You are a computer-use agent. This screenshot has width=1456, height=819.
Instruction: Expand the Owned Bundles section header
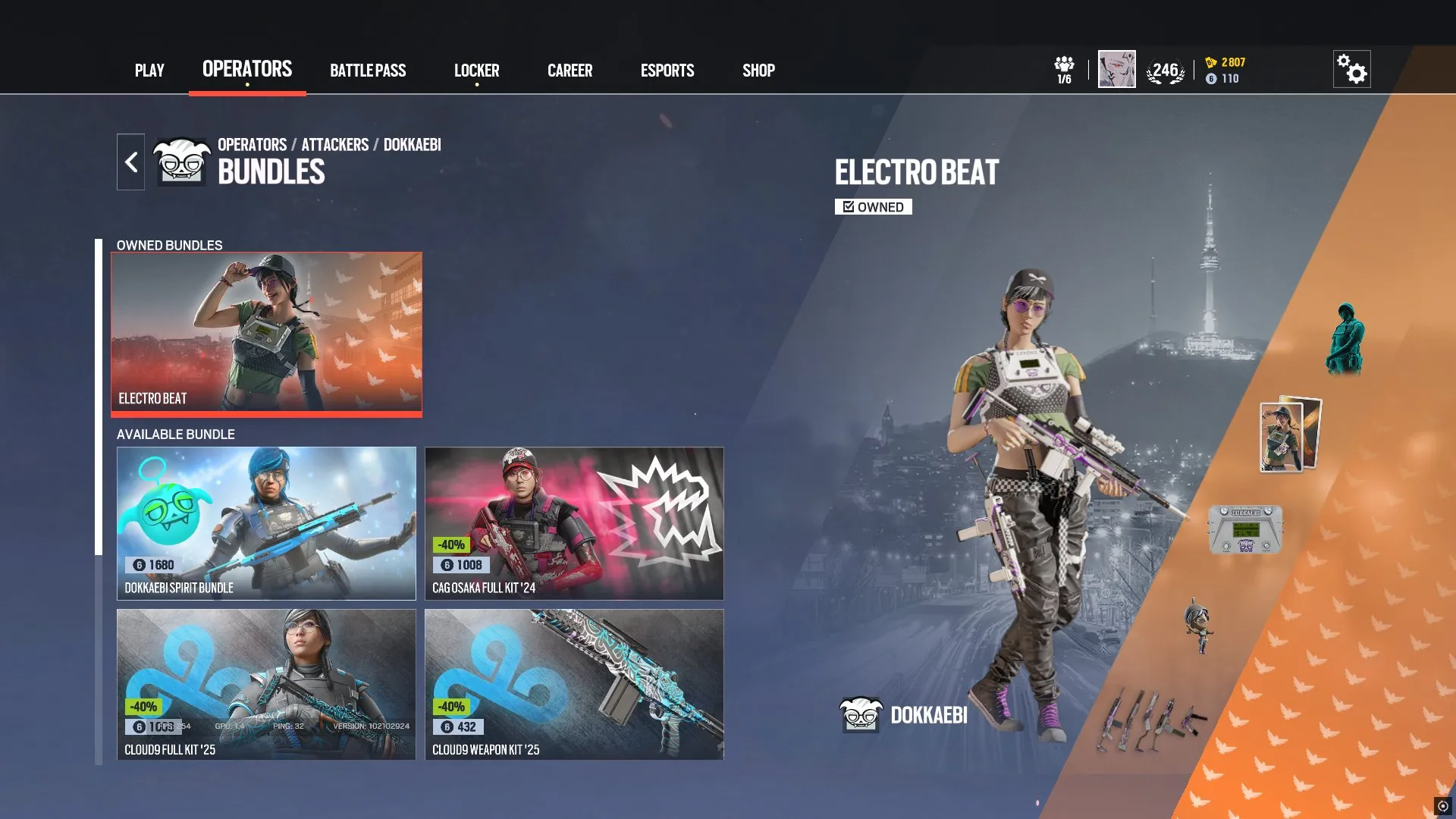pyautogui.click(x=168, y=245)
